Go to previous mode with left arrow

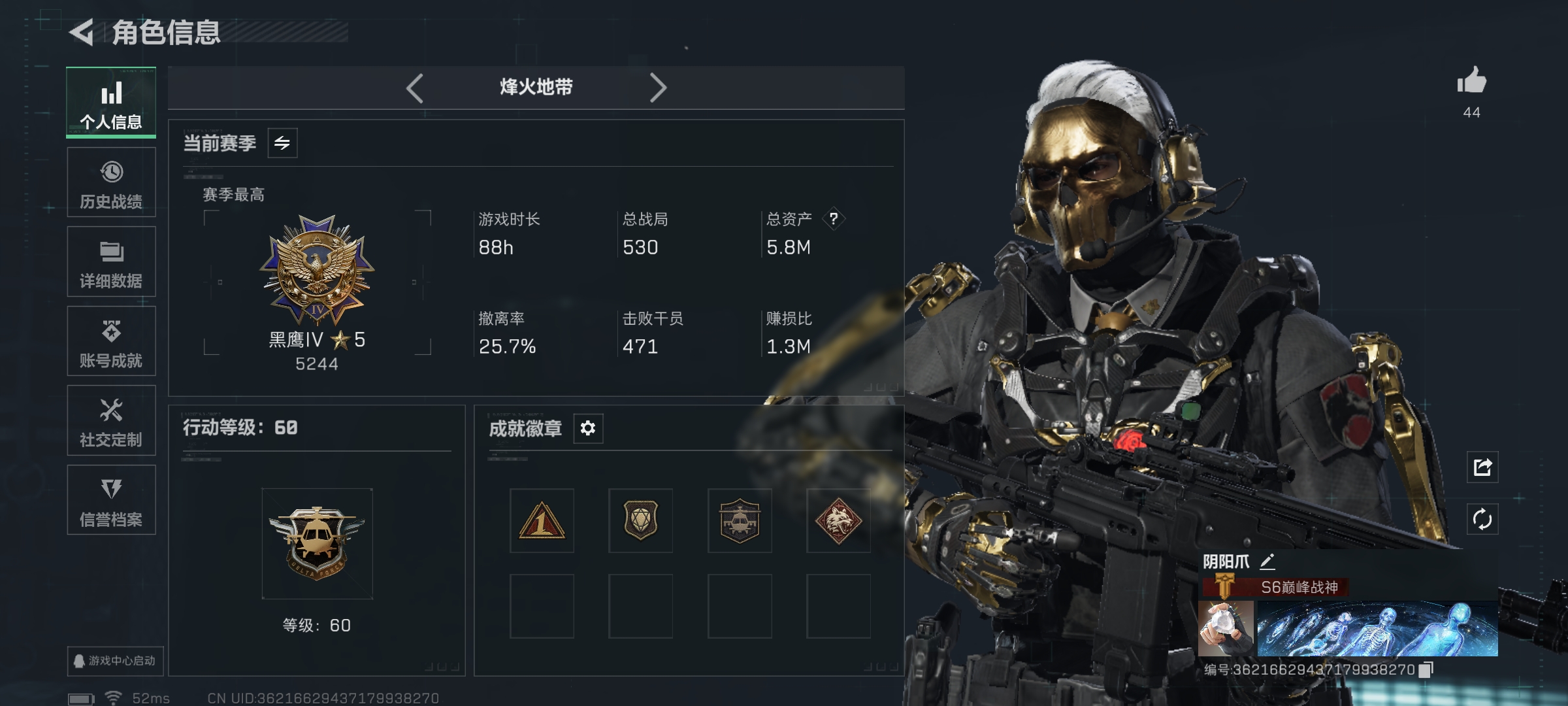click(x=414, y=87)
